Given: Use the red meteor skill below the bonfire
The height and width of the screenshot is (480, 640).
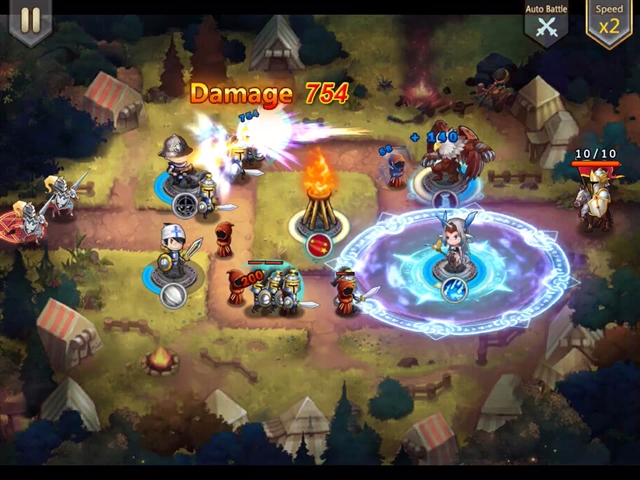Looking at the screenshot, I should pos(320,246).
